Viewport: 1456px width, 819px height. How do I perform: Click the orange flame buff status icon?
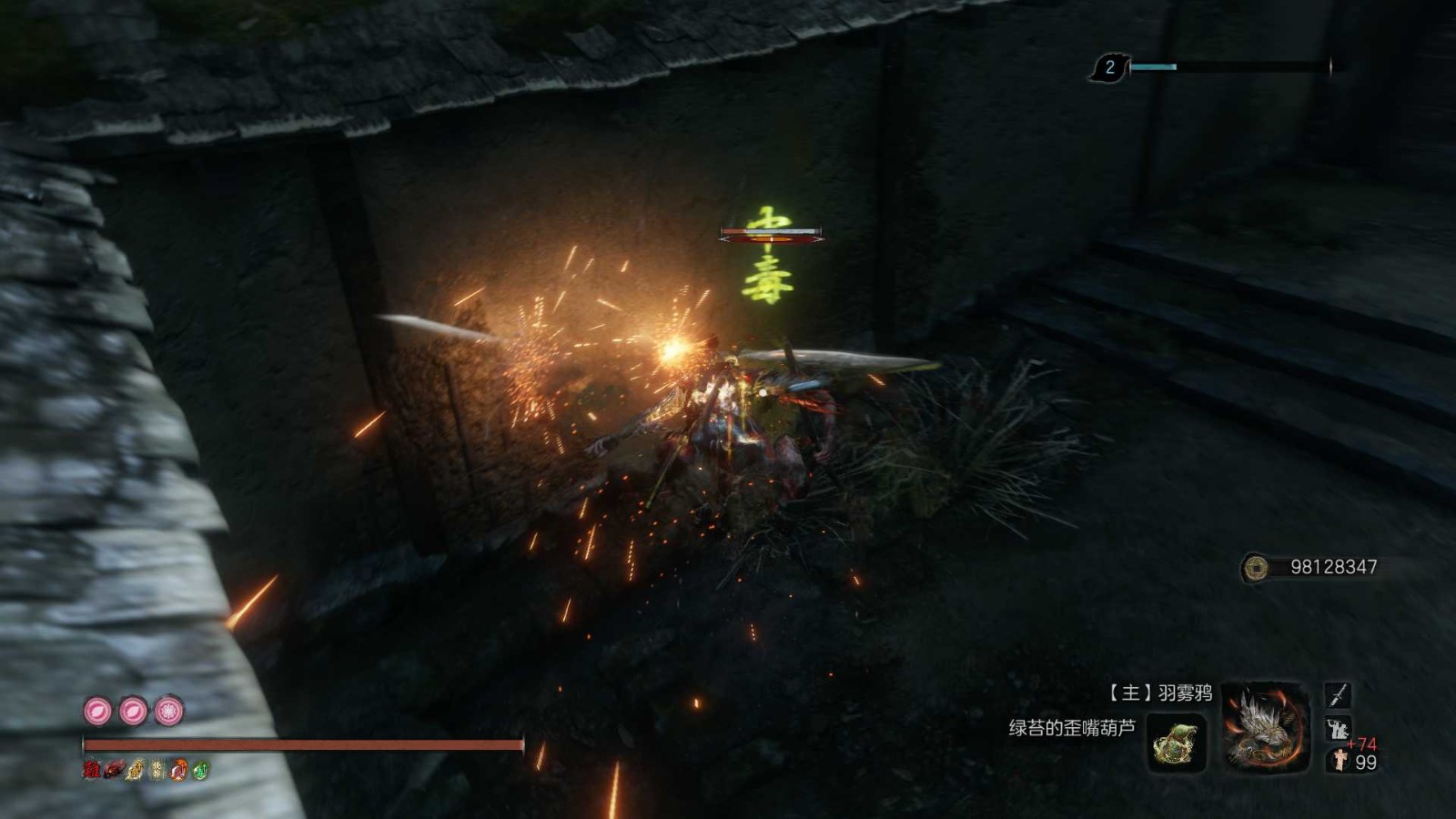coord(179,771)
